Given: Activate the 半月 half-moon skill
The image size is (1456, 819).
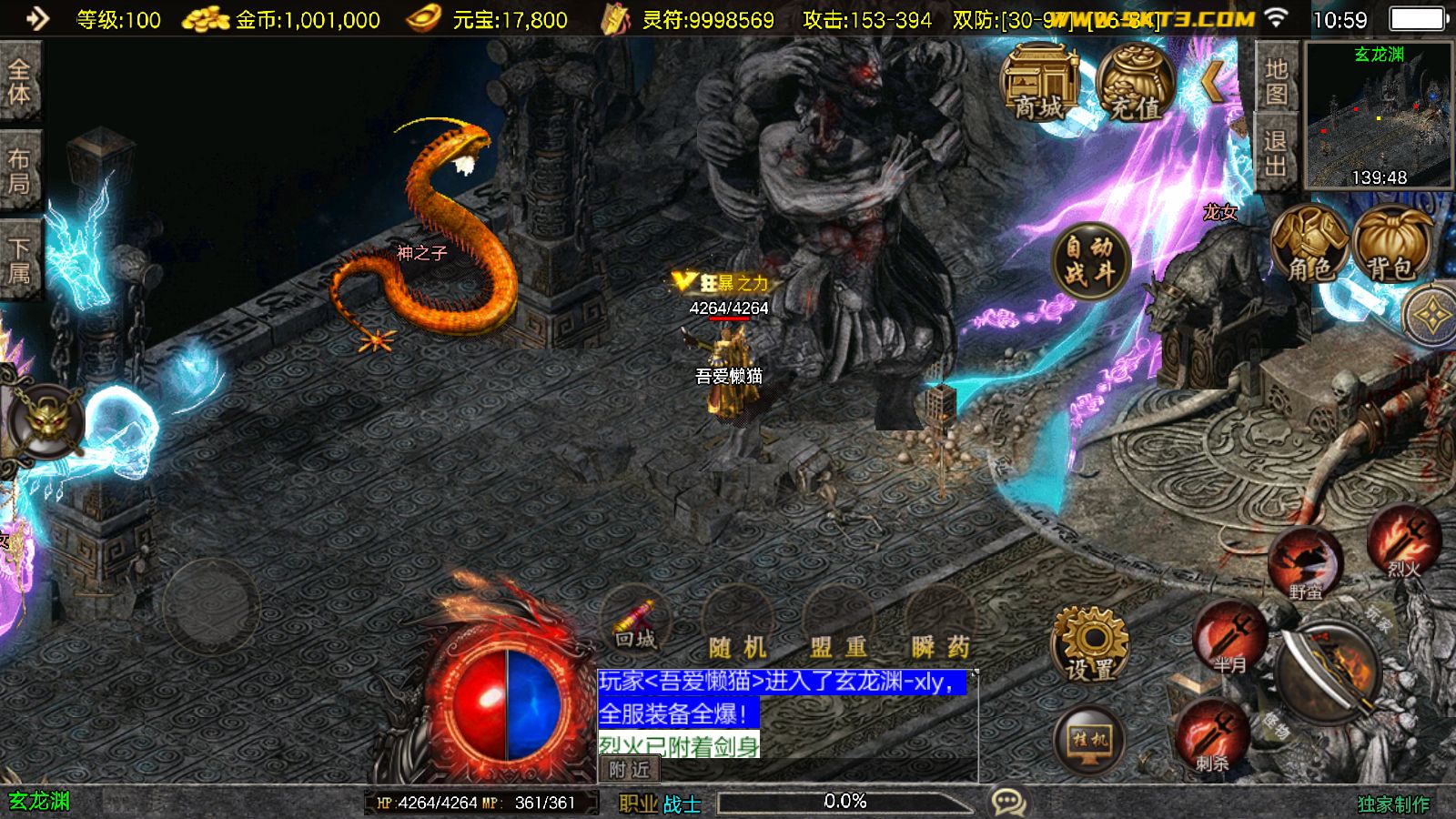Looking at the screenshot, I should tap(1229, 637).
